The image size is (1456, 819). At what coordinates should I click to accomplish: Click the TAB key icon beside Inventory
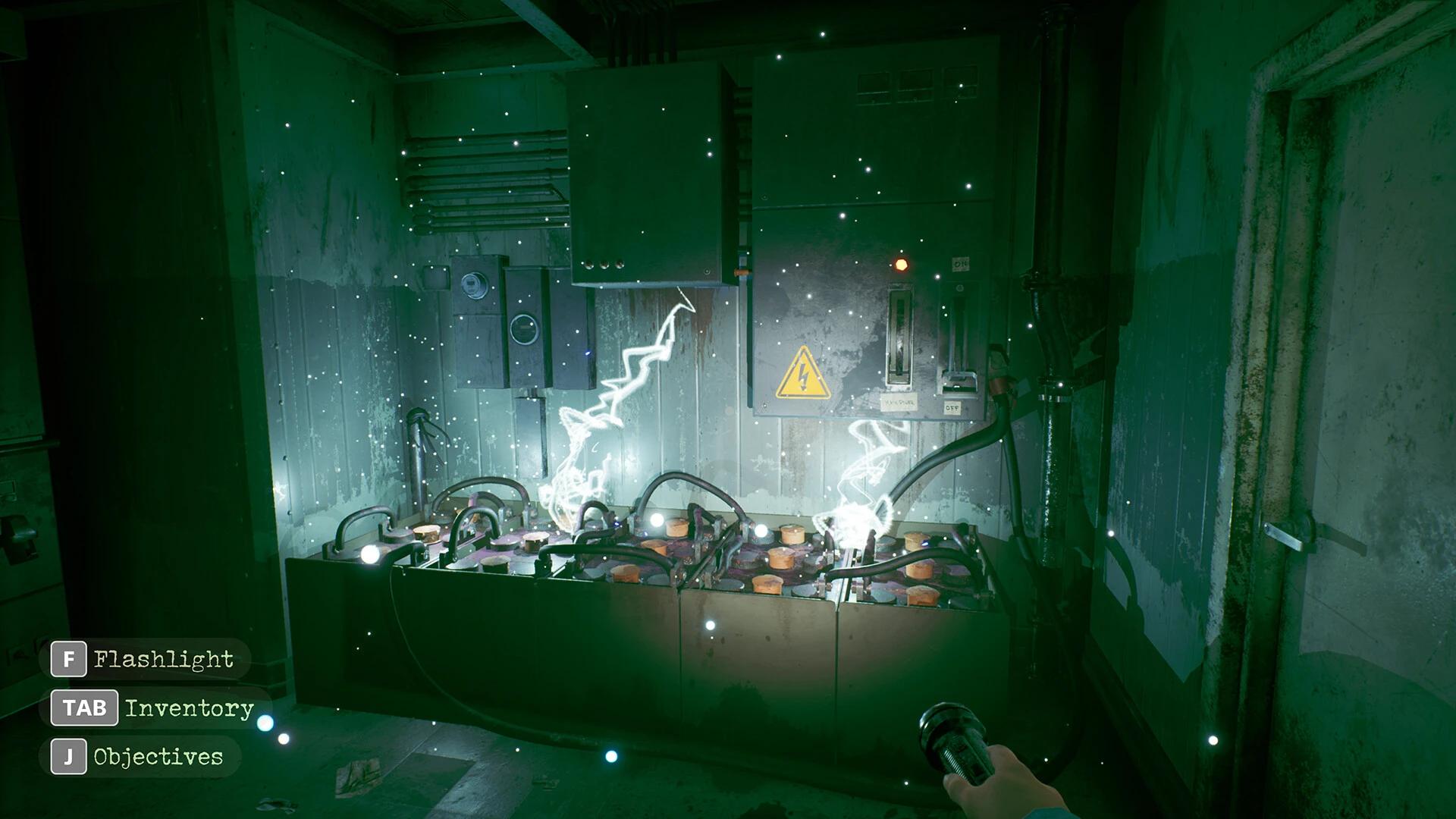(83, 710)
